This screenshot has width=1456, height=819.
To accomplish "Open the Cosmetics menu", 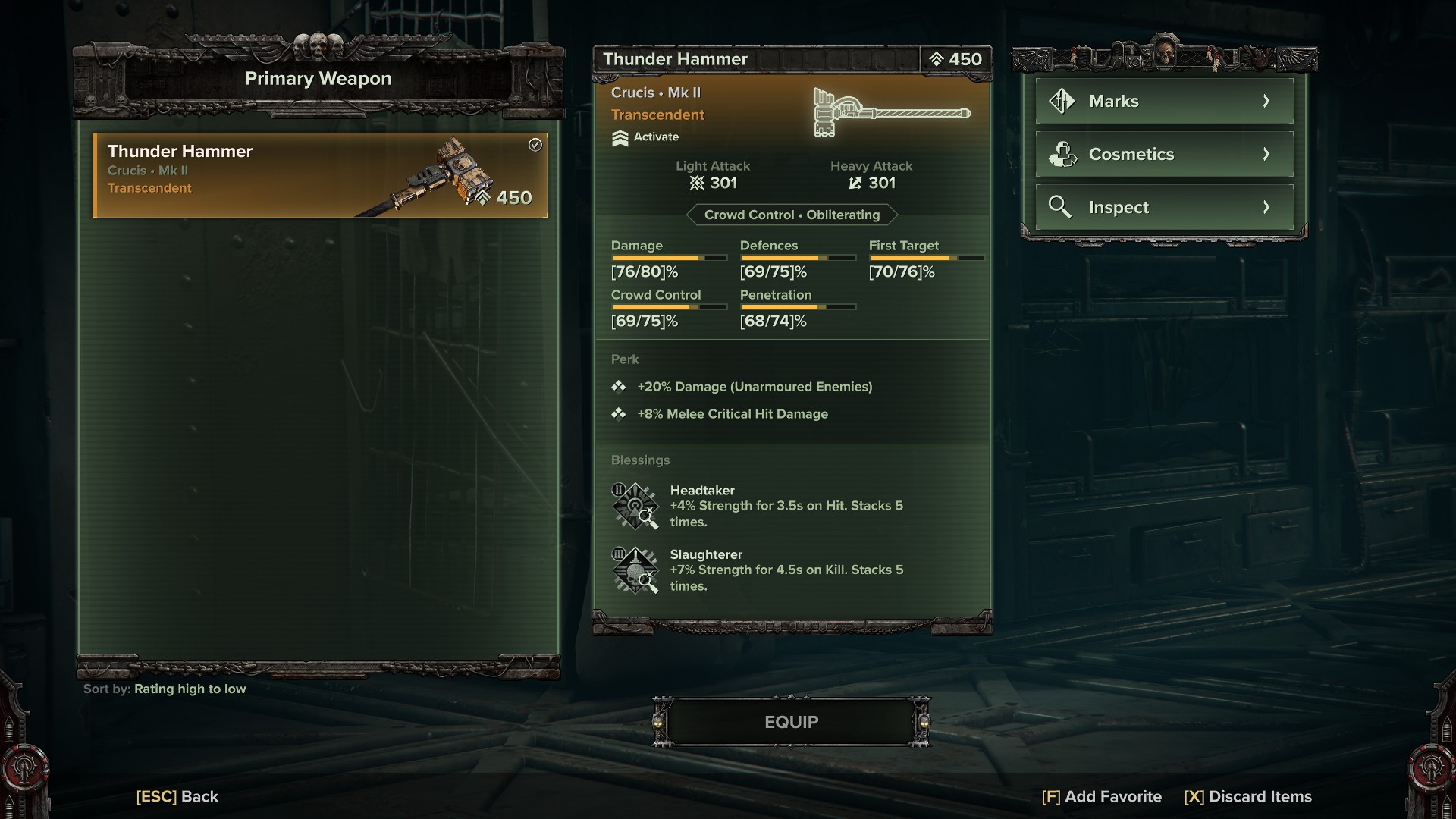I will pos(1164,154).
